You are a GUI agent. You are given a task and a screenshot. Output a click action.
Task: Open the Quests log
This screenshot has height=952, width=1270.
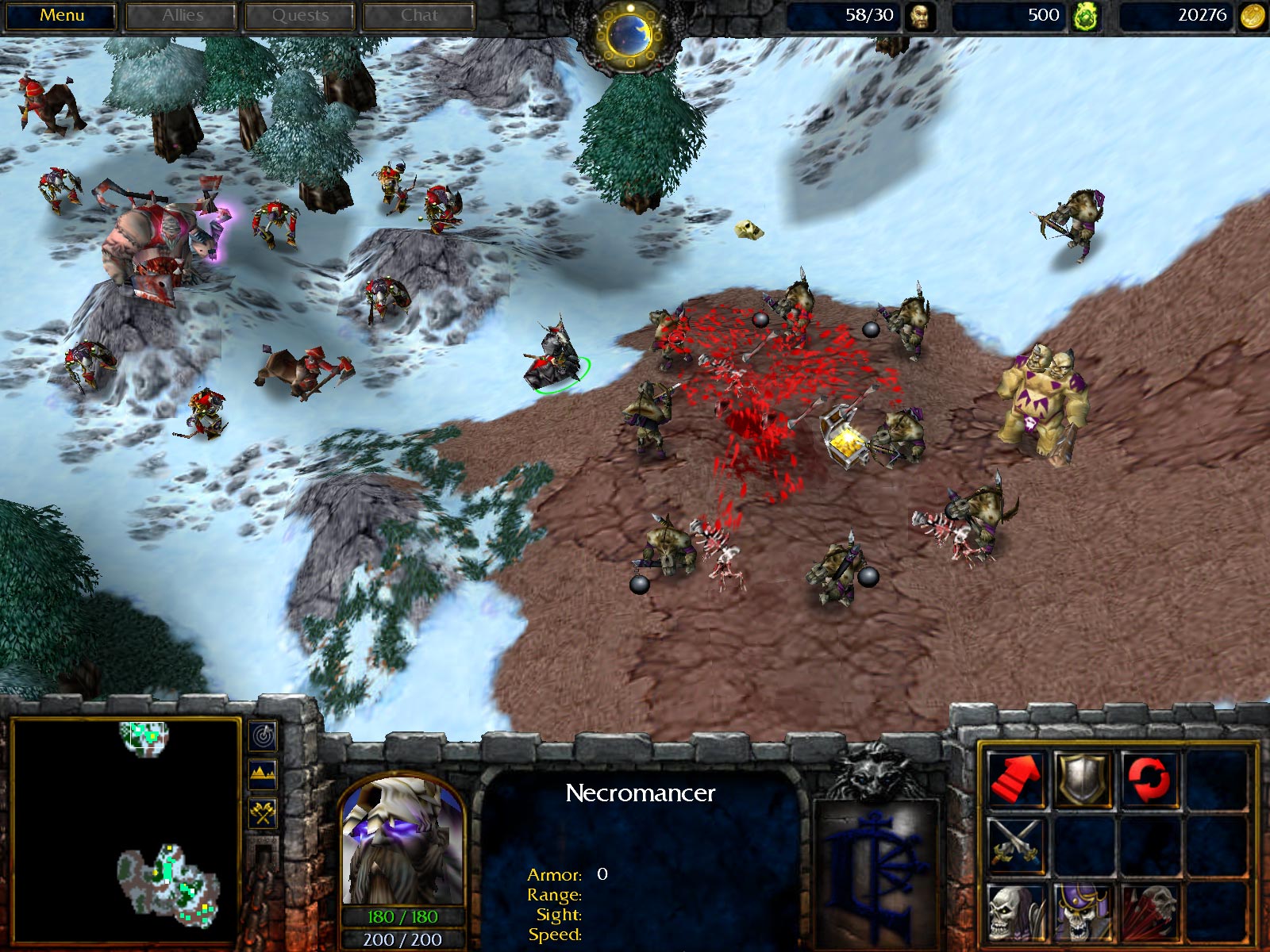302,13
